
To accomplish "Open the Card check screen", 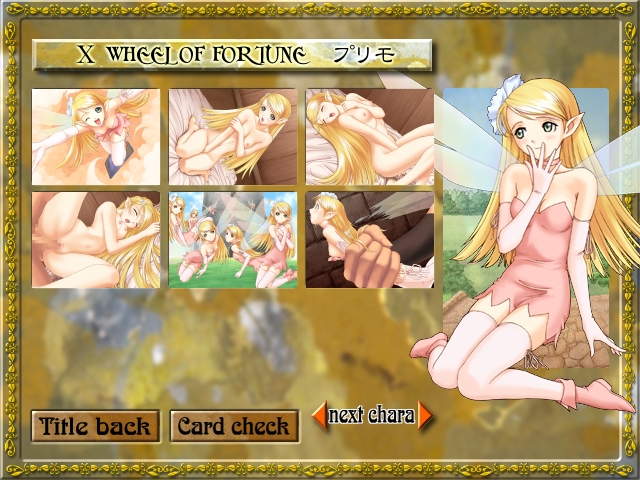I will click(234, 426).
